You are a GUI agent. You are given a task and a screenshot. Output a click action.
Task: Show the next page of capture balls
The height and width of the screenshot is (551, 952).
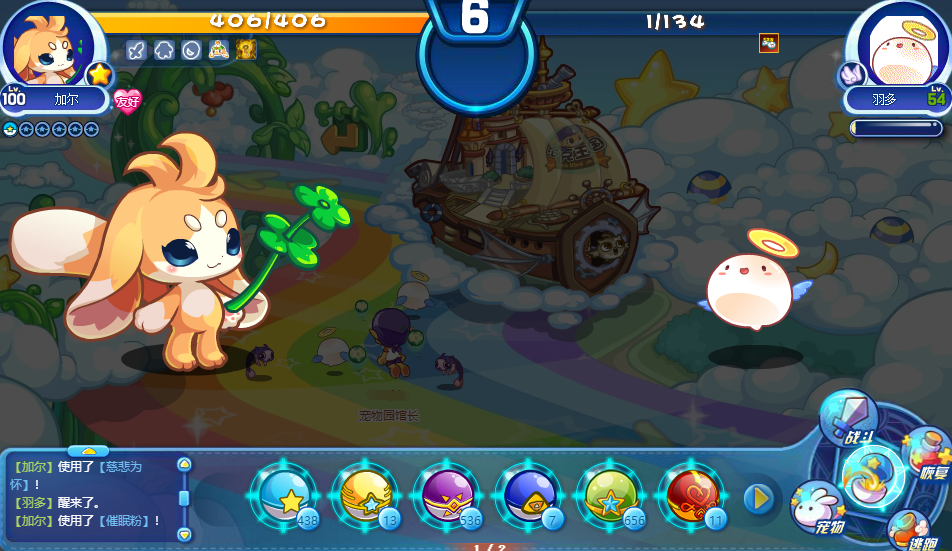[759, 498]
